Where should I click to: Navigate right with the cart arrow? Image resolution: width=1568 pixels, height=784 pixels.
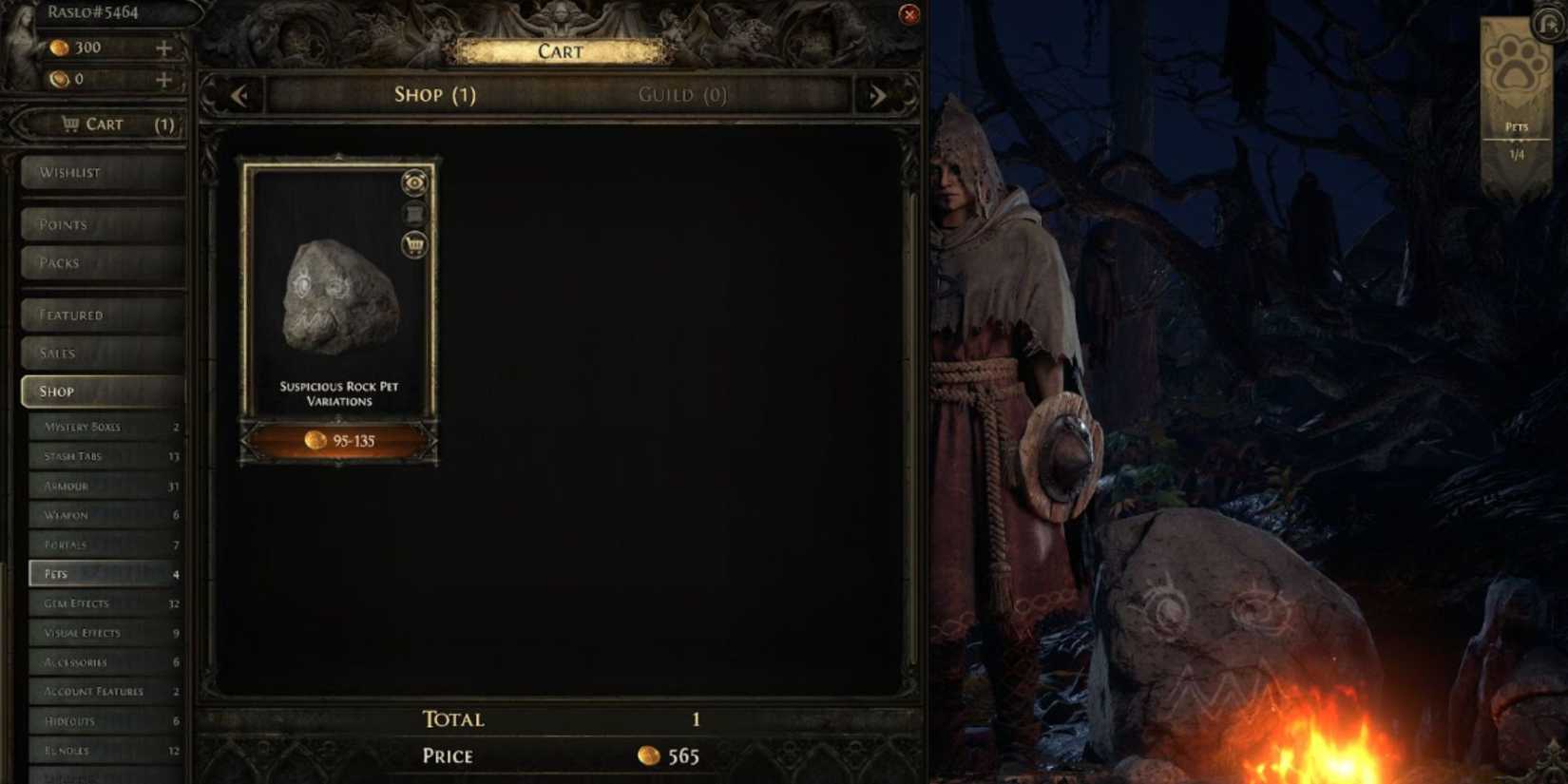click(878, 95)
